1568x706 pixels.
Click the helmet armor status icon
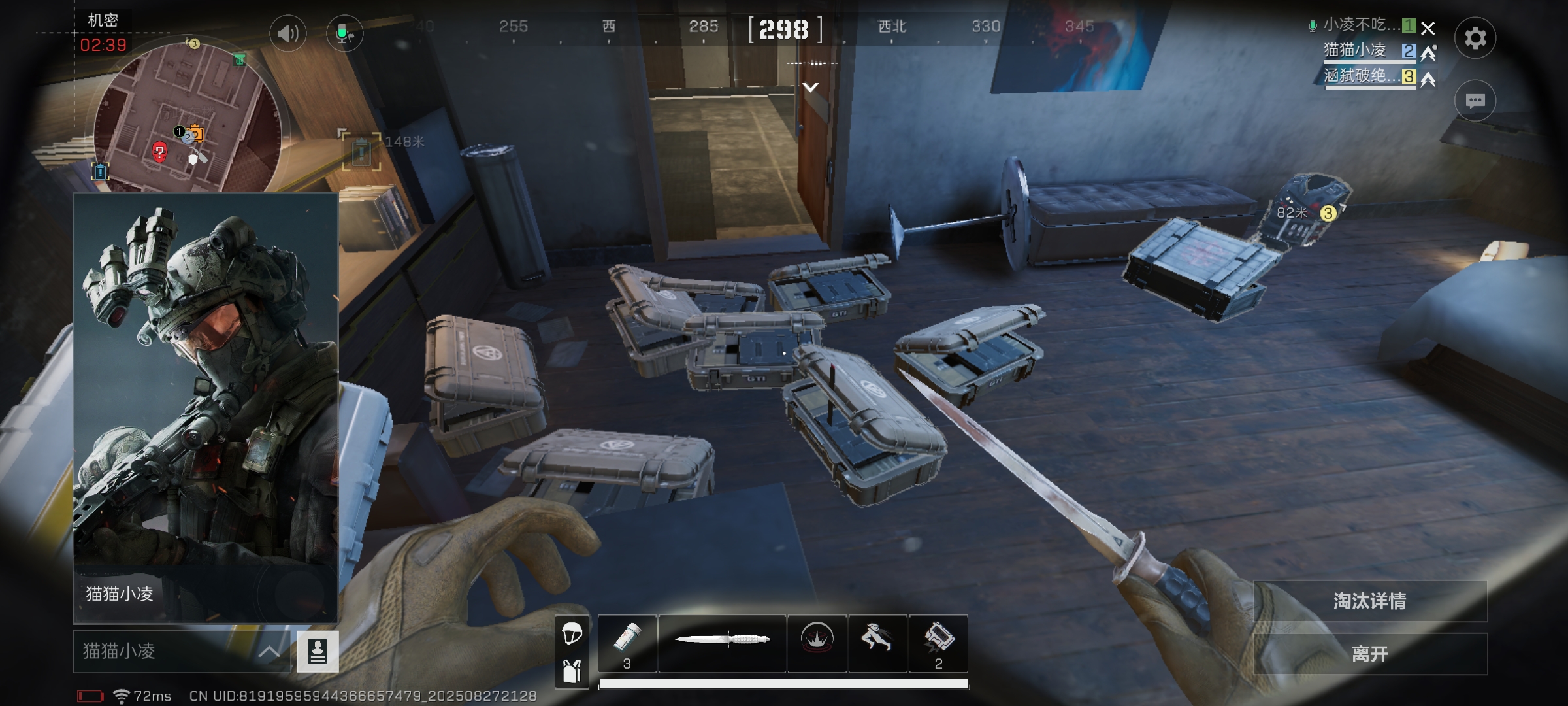572,632
